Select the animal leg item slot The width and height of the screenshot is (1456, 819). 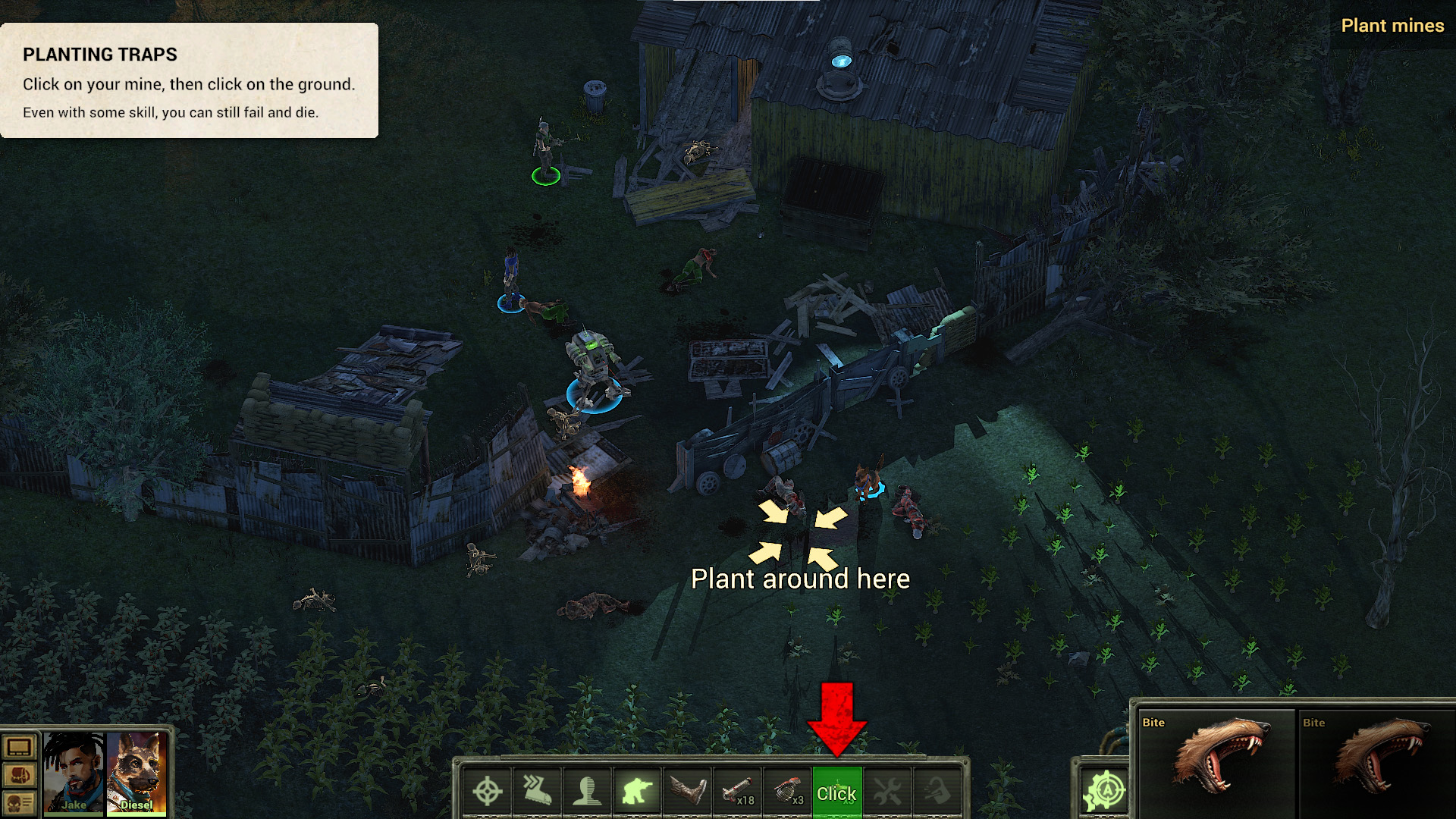687,792
